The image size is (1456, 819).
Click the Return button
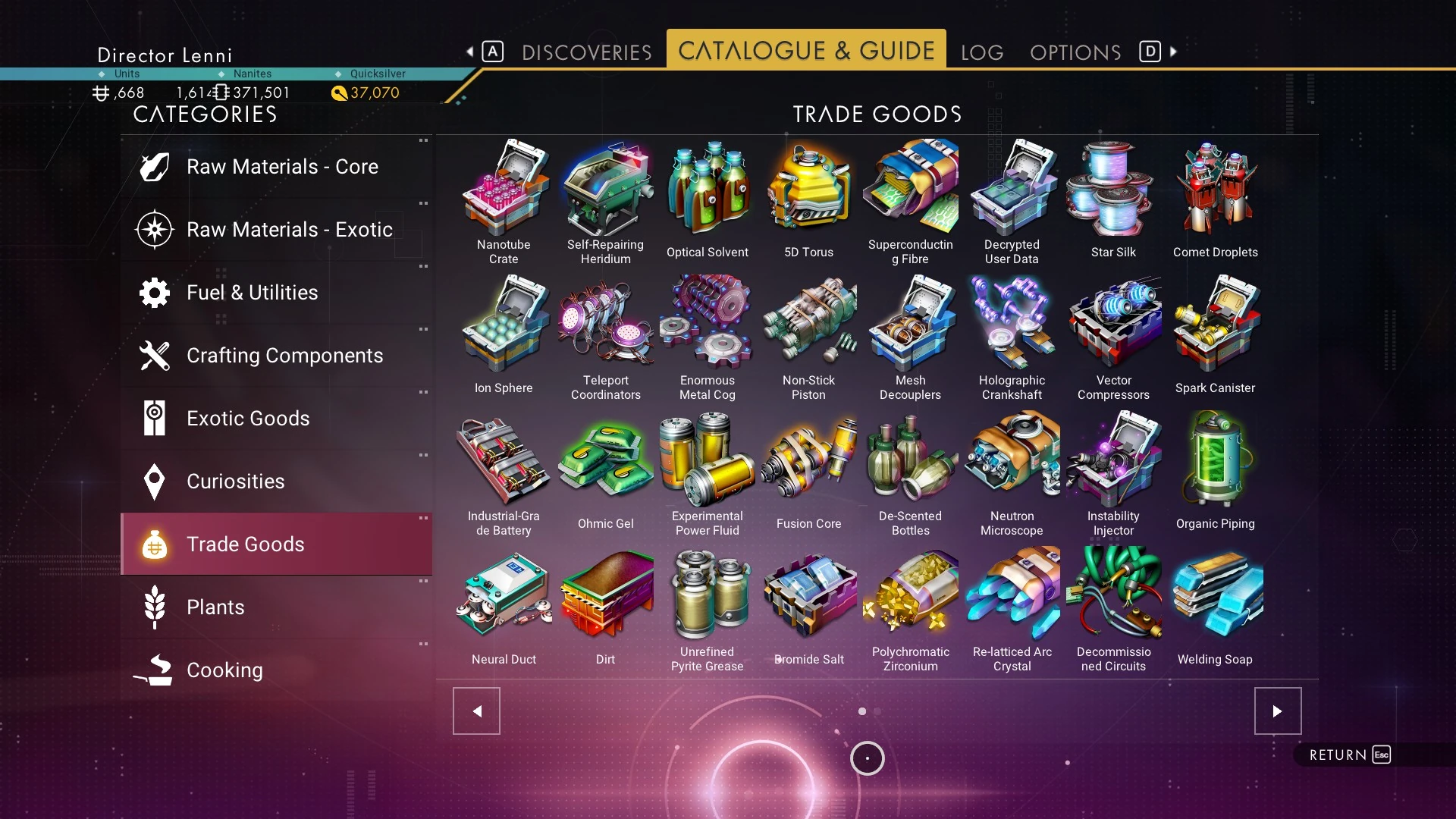(x=1346, y=755)
